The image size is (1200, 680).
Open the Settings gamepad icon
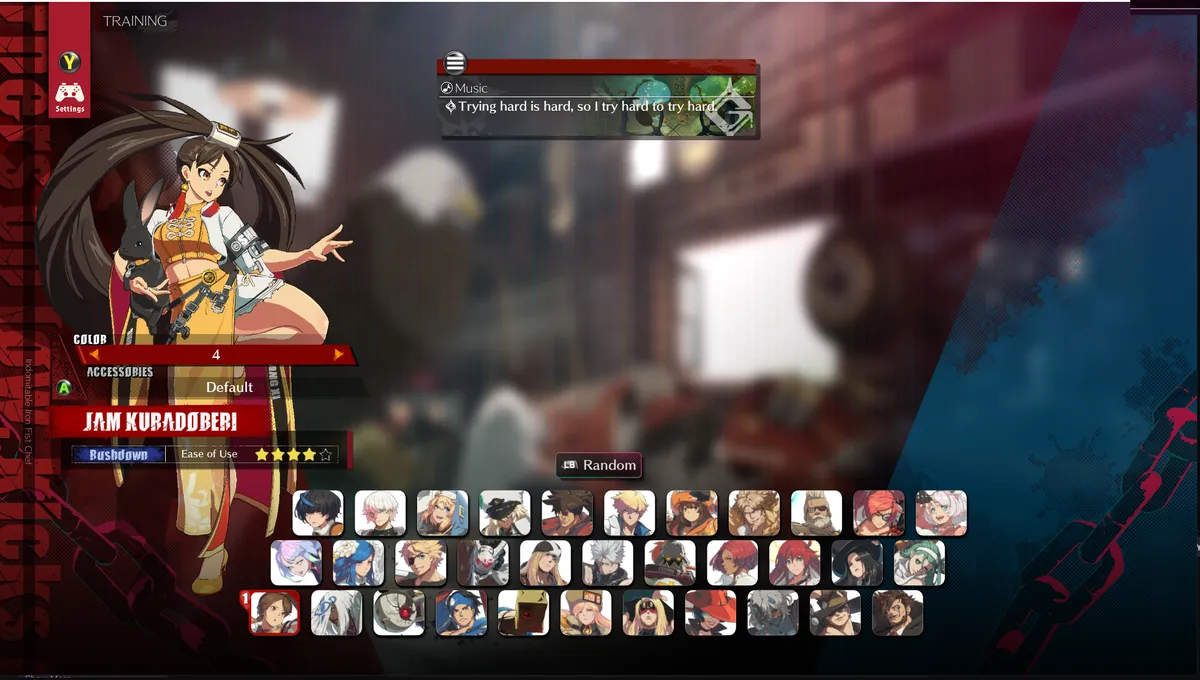click(69, 96)
